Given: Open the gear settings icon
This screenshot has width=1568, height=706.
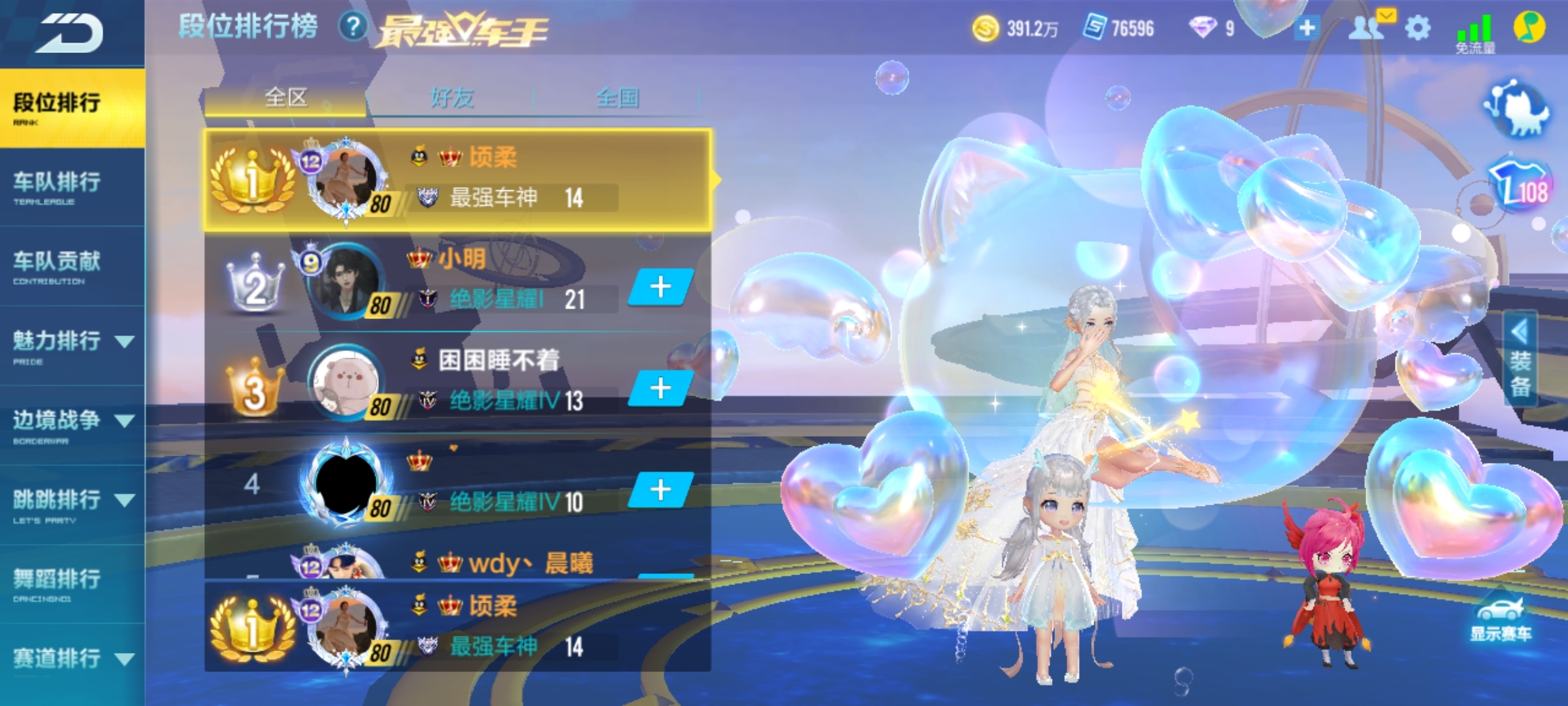Looking at the screenshot, I should click(x=1417, y=28).
